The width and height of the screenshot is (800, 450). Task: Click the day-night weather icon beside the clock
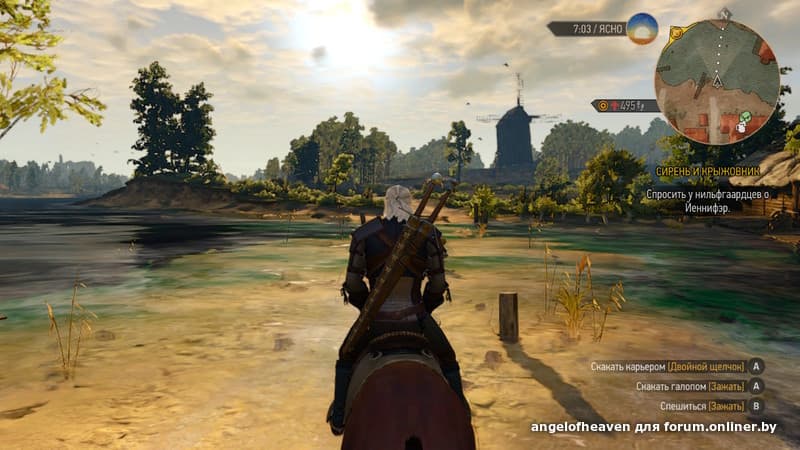click(642, 28)
